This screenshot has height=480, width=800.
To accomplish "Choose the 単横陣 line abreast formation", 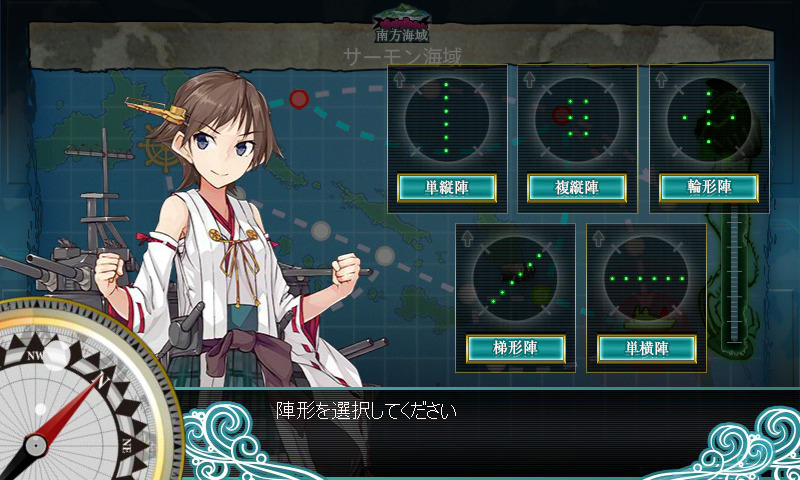I will point(646,348).
